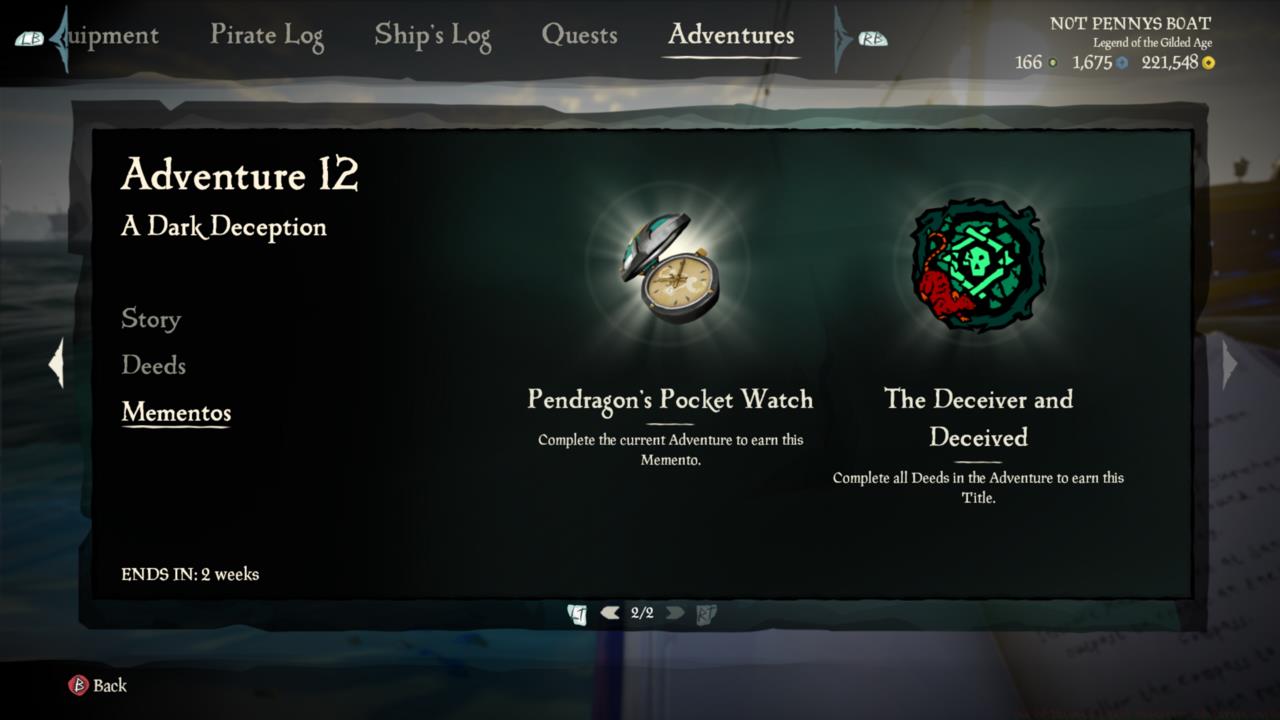The height and width of the screenshot is (720, 1280).
Task: Switch to the Adventures tab
Action: pyautogui.click(x=729, y=36)
